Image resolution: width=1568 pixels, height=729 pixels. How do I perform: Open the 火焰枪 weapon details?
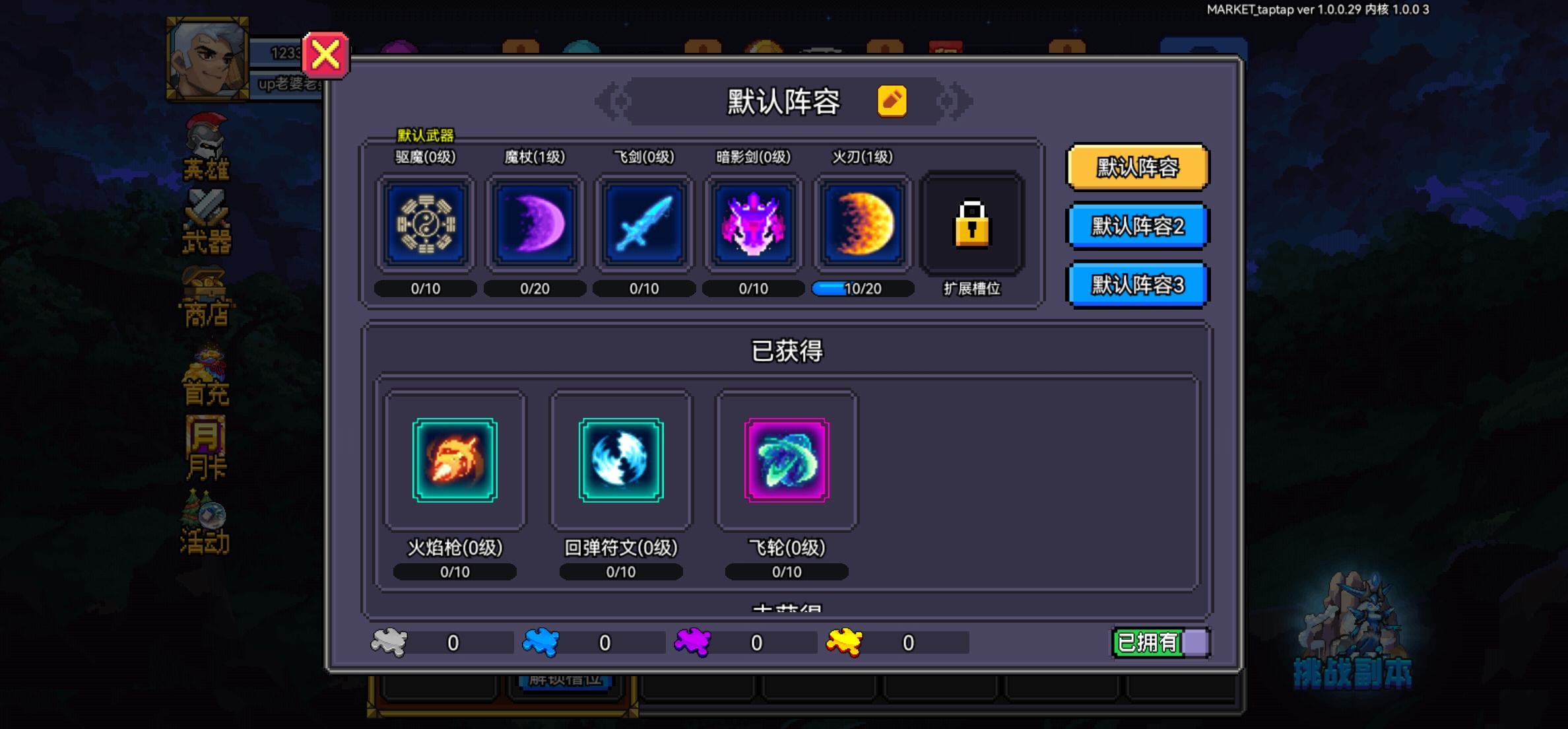453,460
